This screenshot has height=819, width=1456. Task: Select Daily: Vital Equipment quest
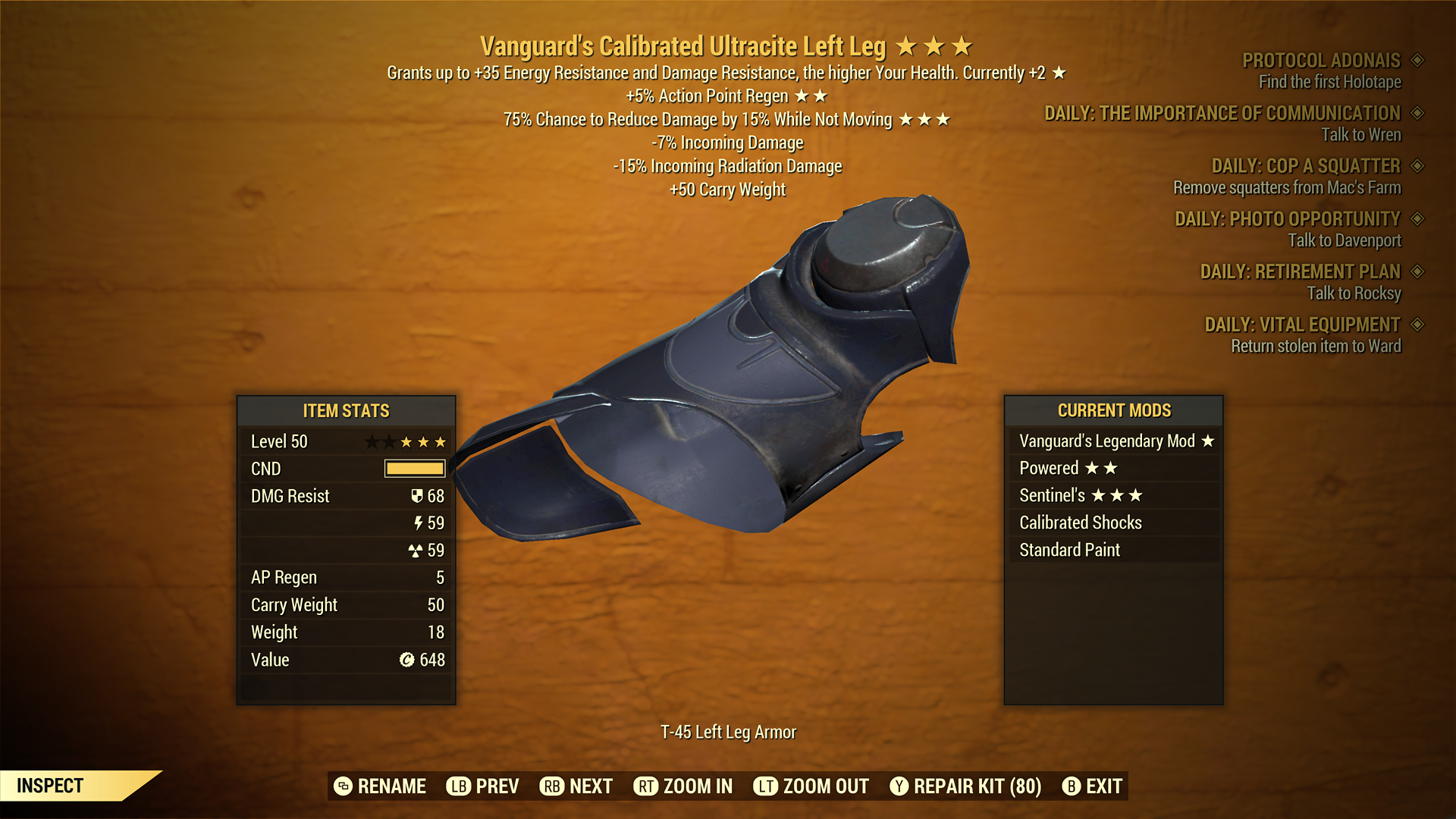pos(1302,325)
